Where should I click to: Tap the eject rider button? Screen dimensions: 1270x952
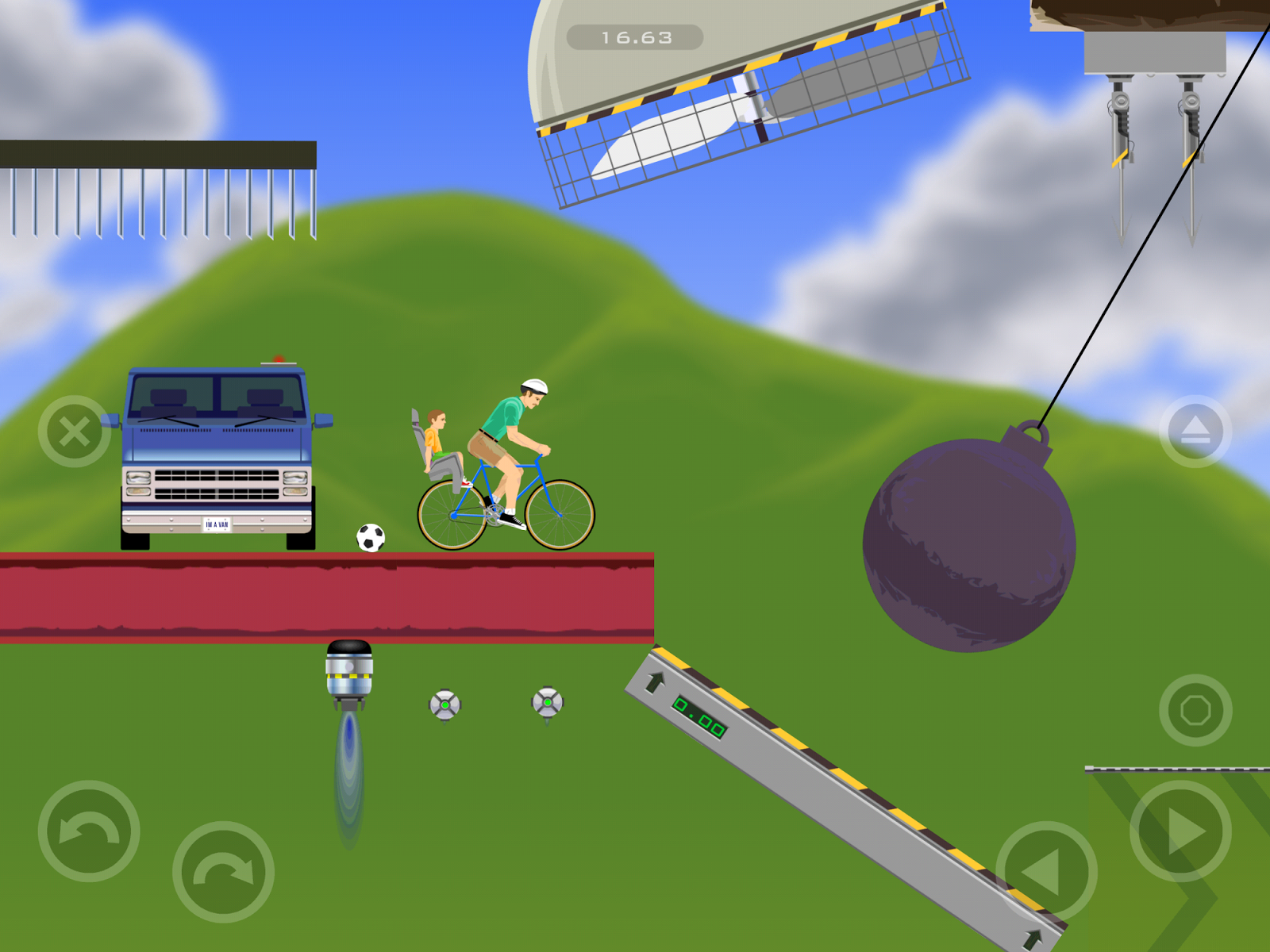pos(1195,431)
